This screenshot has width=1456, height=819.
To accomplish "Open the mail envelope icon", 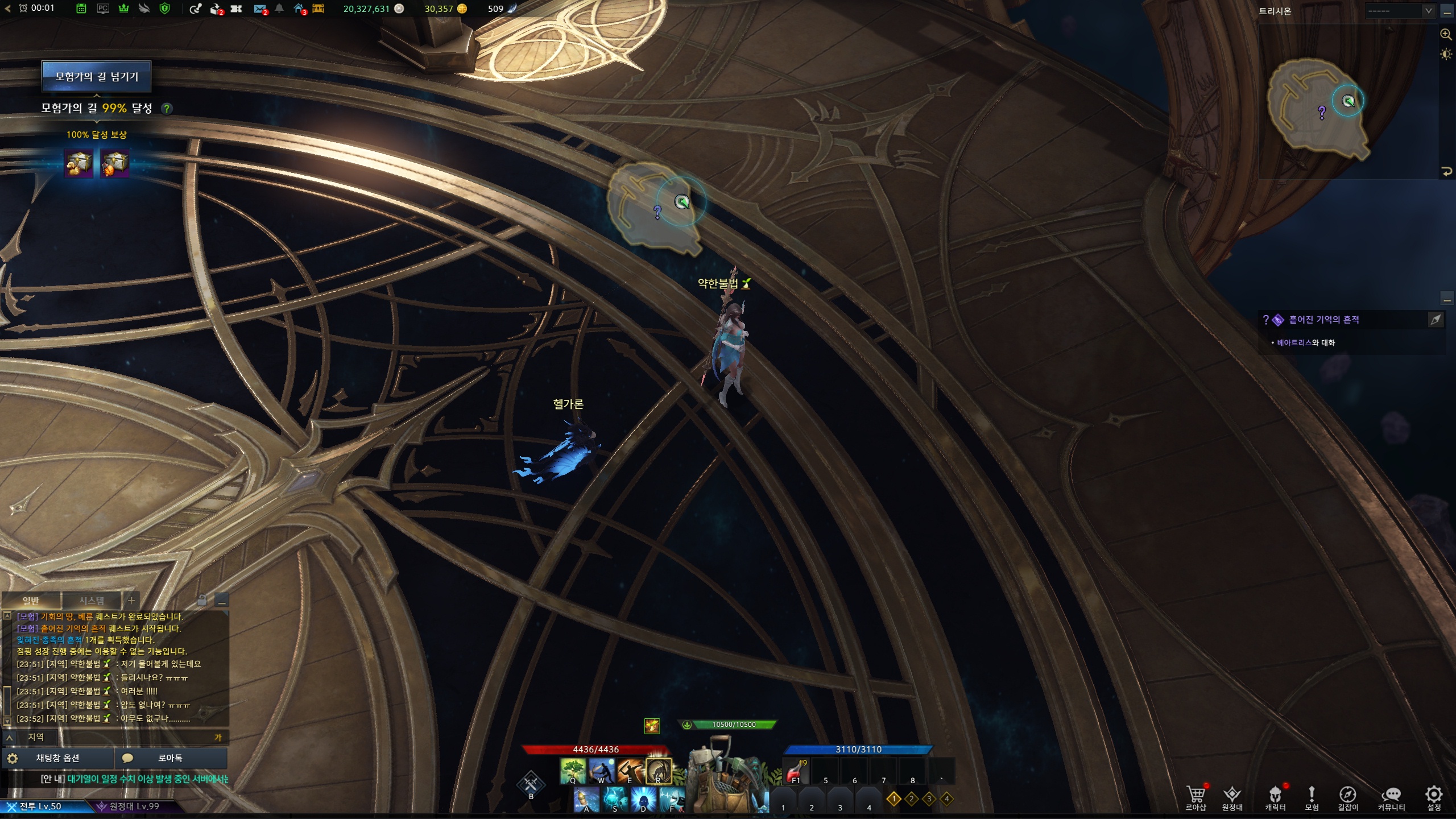I will point(259,9).
